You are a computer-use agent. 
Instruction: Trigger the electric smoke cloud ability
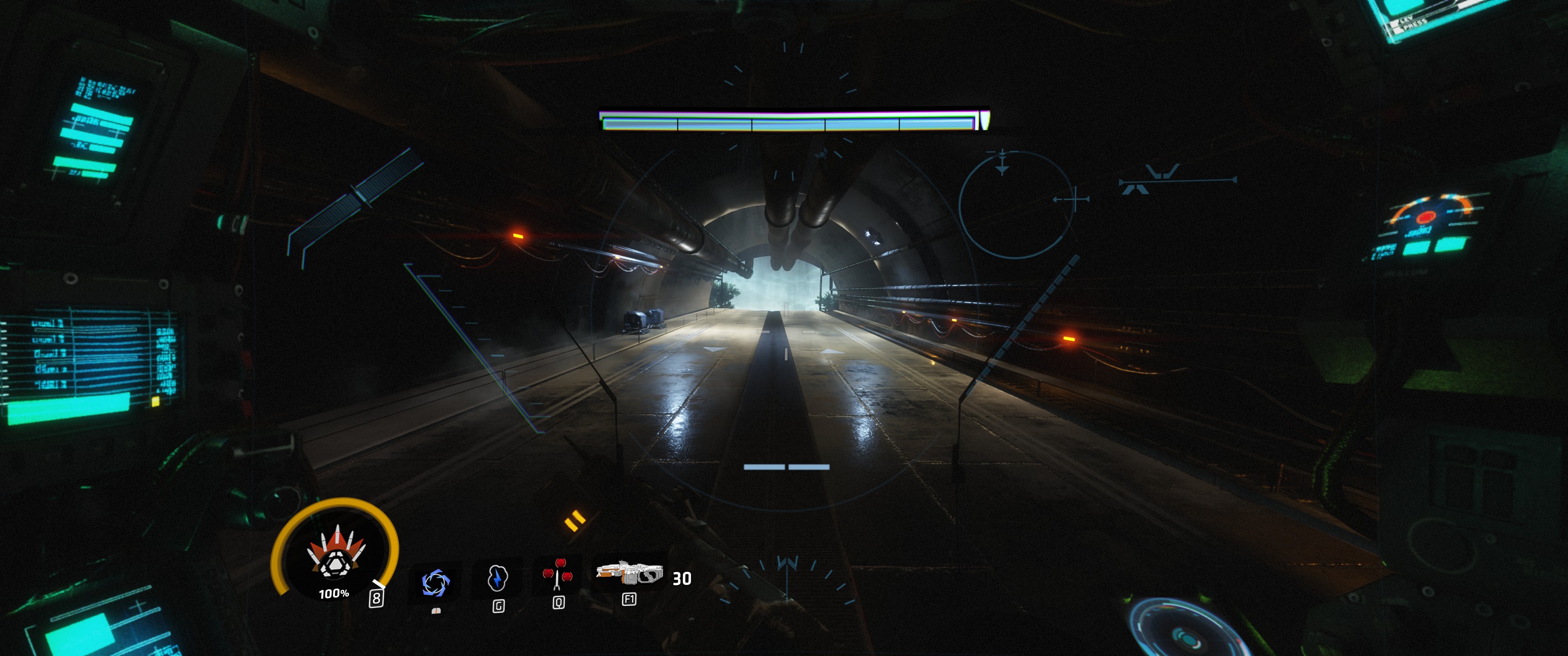tap(497, 578)
